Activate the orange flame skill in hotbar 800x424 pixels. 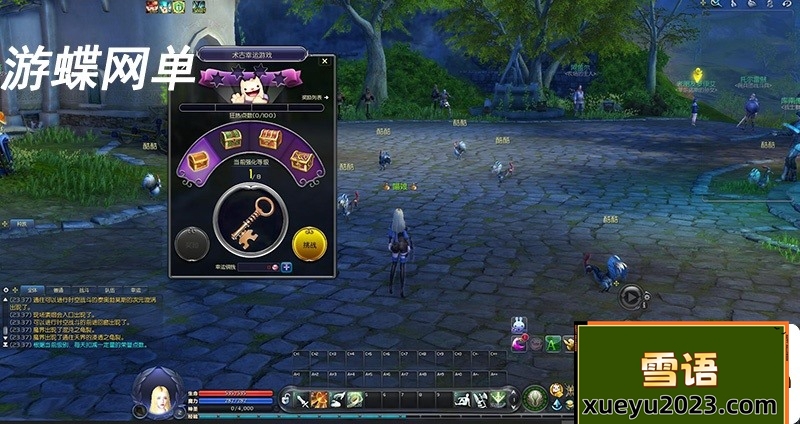[x=319, y=400]
